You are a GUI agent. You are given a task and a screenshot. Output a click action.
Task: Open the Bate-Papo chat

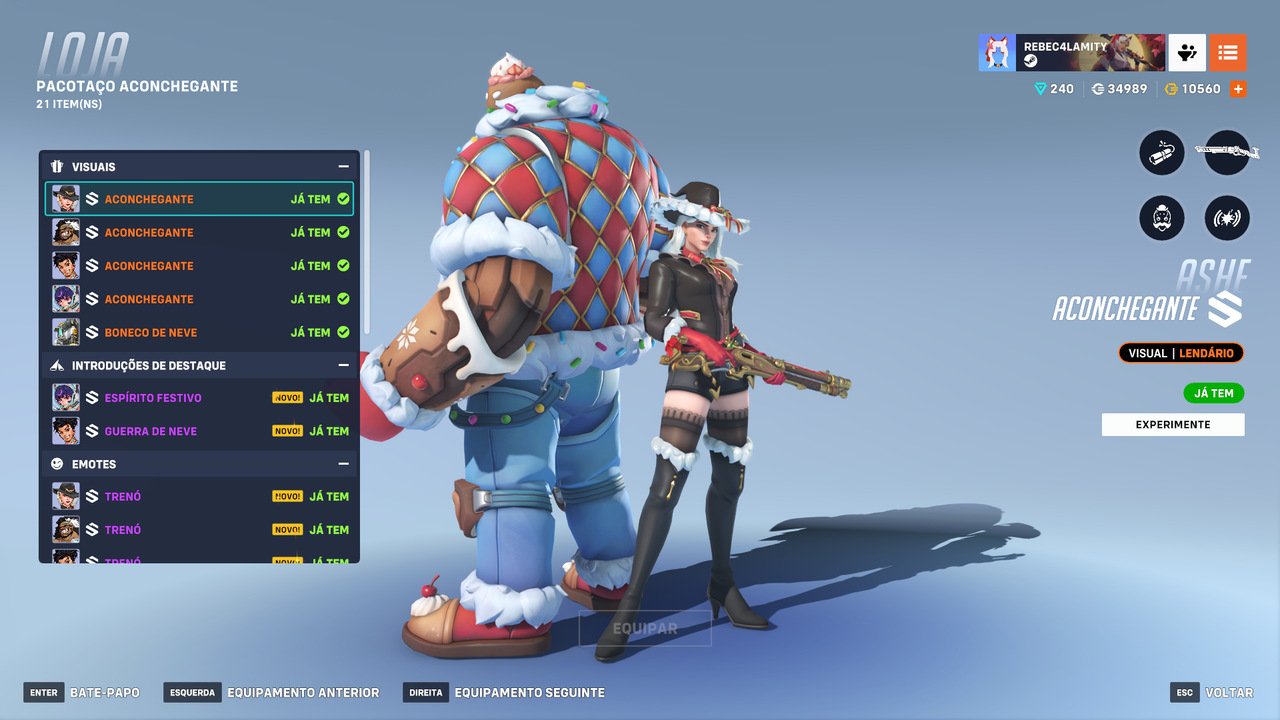(x=84, y=692)
